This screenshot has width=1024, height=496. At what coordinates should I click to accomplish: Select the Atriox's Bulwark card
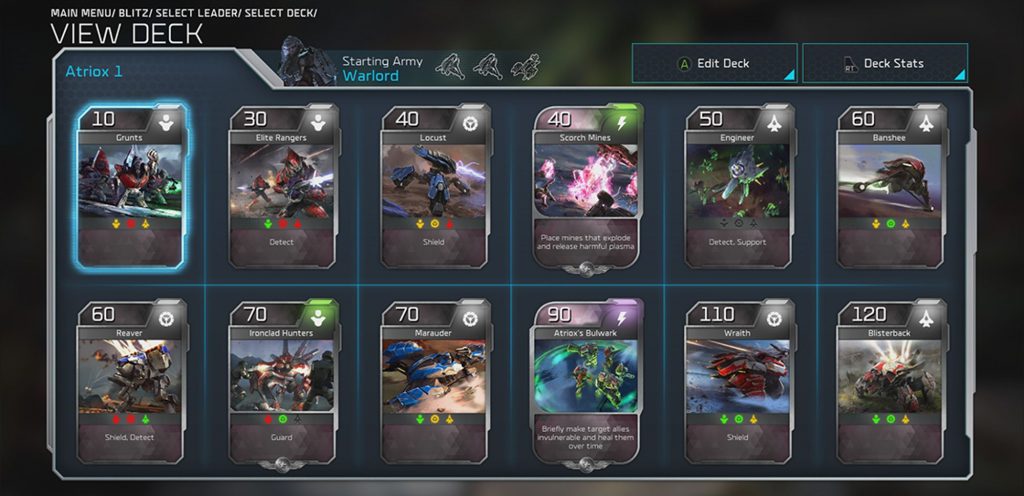(x=587, y=380)
